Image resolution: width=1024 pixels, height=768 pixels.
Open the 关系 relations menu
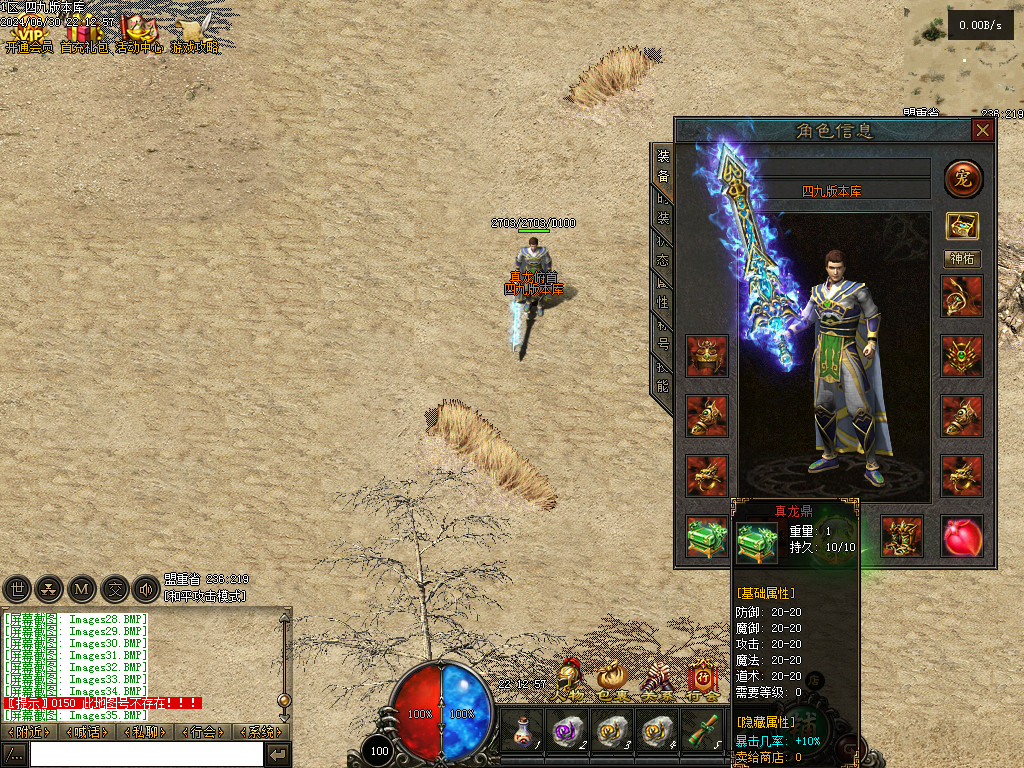[x=657, y=682]
